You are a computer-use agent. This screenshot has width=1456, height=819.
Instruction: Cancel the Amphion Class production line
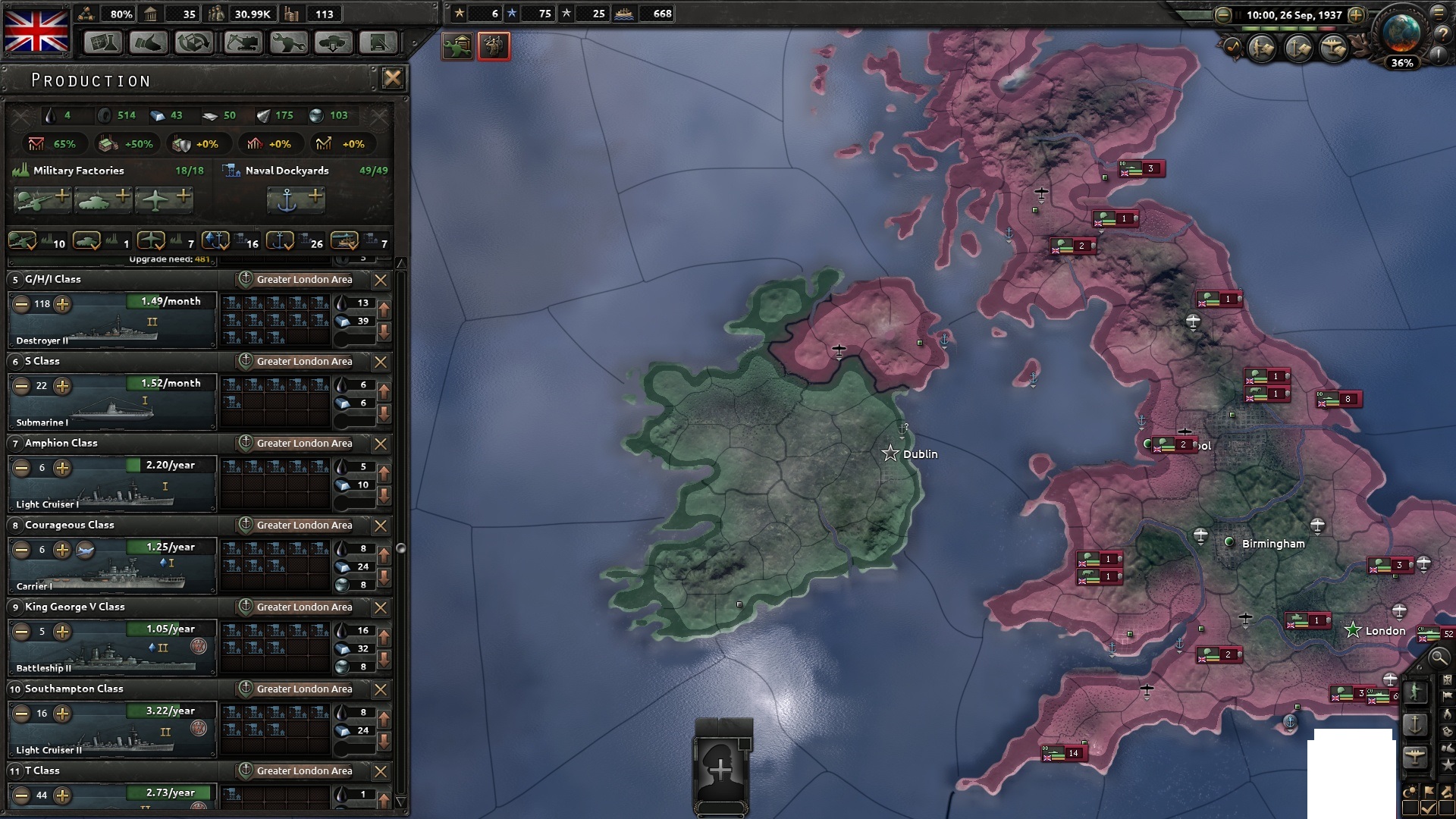click(381, 444)
